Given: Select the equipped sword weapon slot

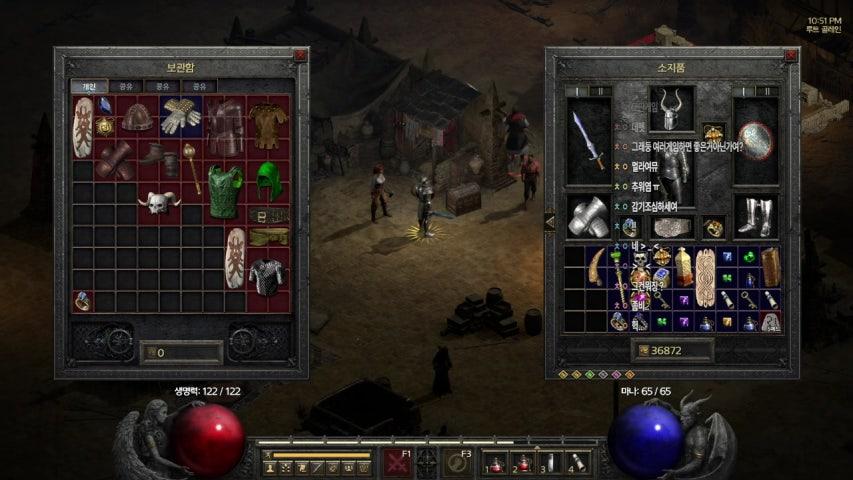Looking at the screenshot, I should [x=587, y=140].
